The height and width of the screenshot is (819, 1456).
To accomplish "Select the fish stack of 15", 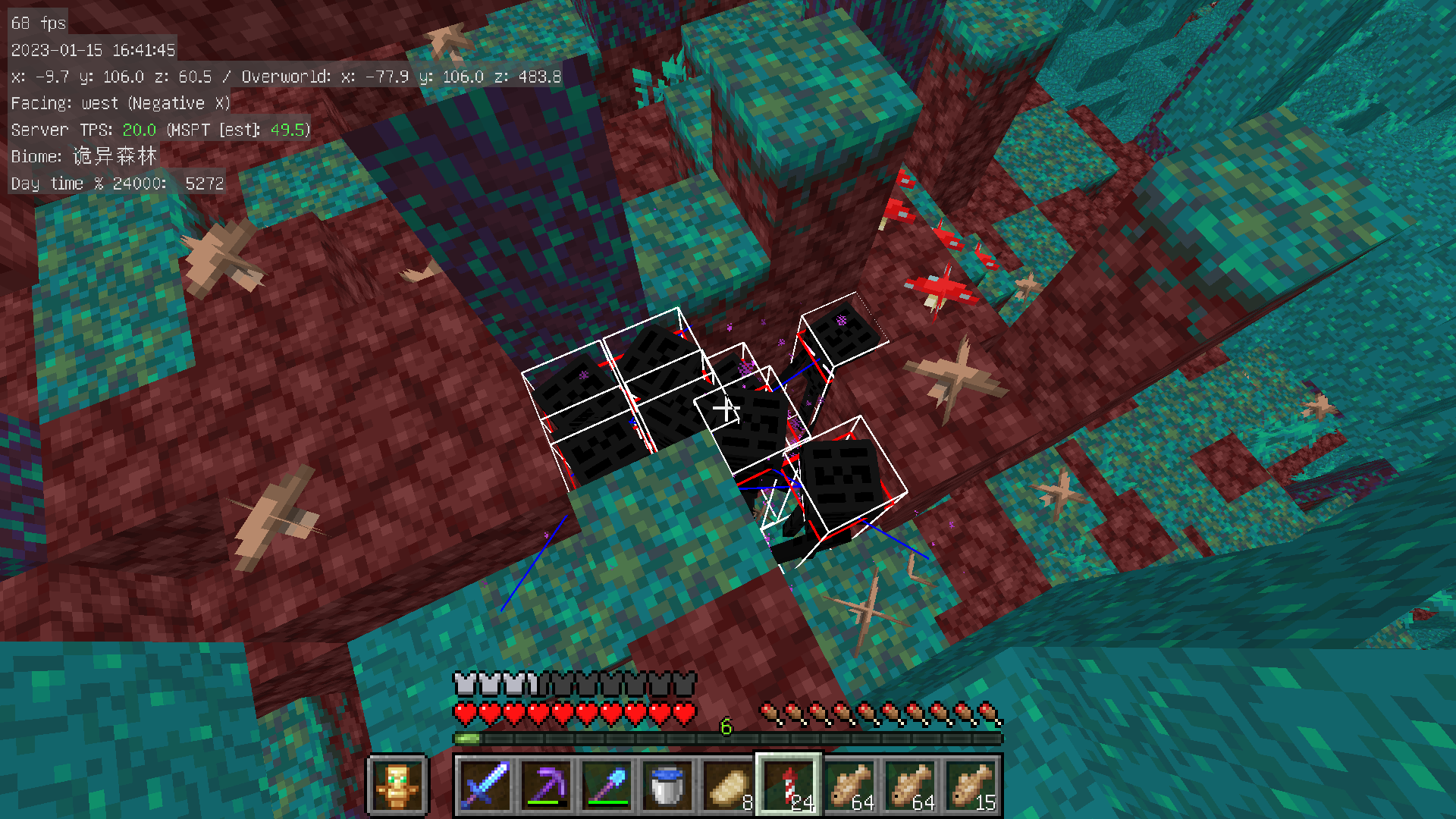I will point(971,786).
